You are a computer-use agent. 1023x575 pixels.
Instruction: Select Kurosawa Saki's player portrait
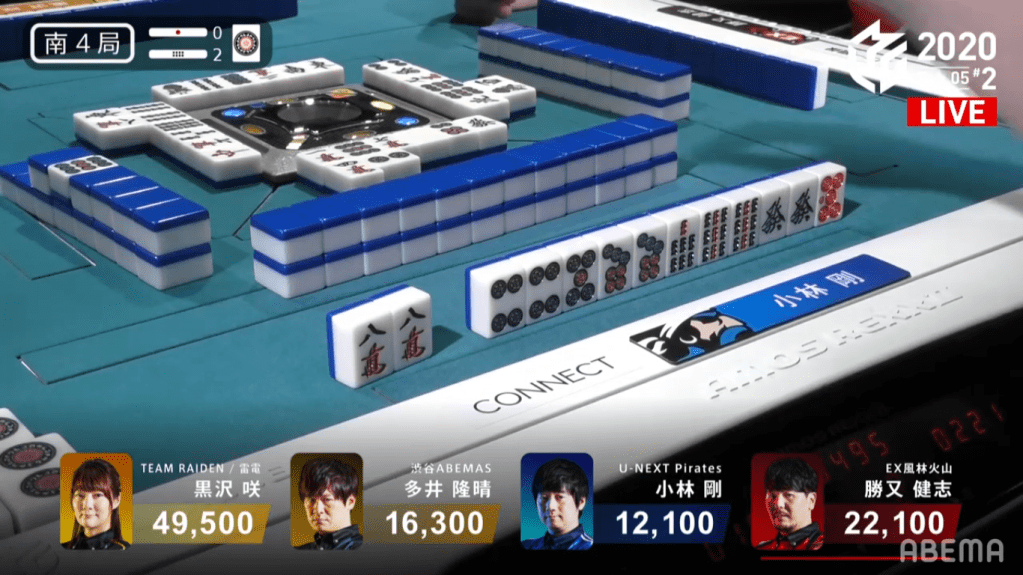click(96, 501)
